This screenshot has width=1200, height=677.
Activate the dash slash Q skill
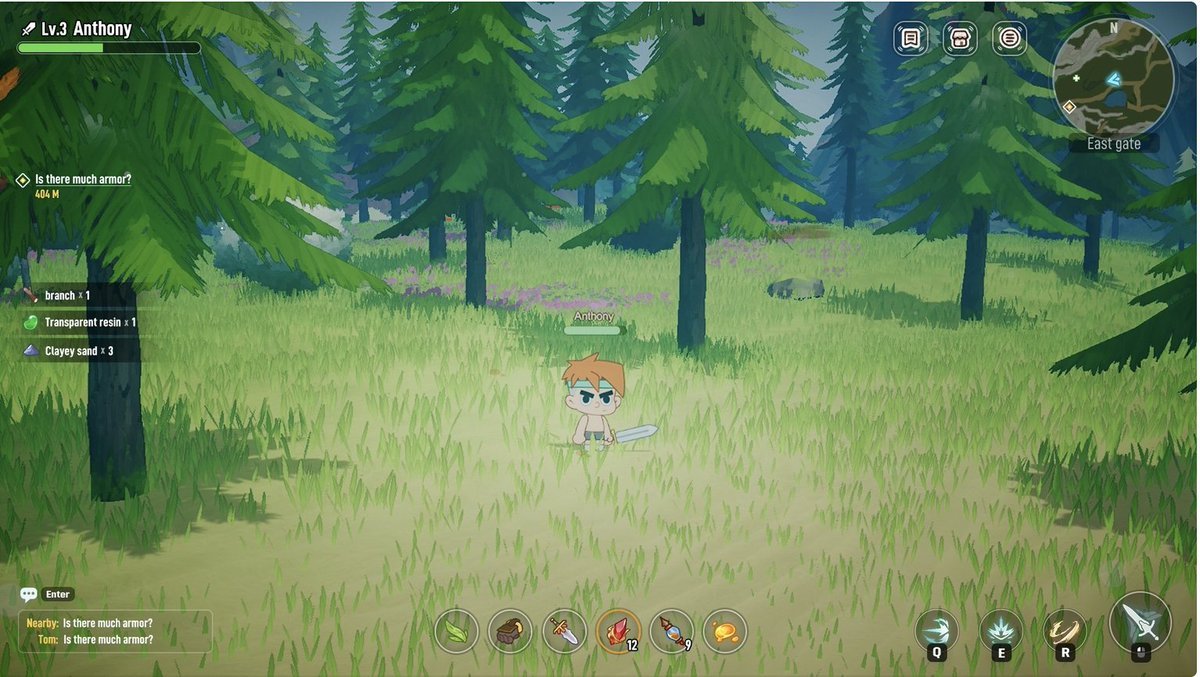pos(937,631)
